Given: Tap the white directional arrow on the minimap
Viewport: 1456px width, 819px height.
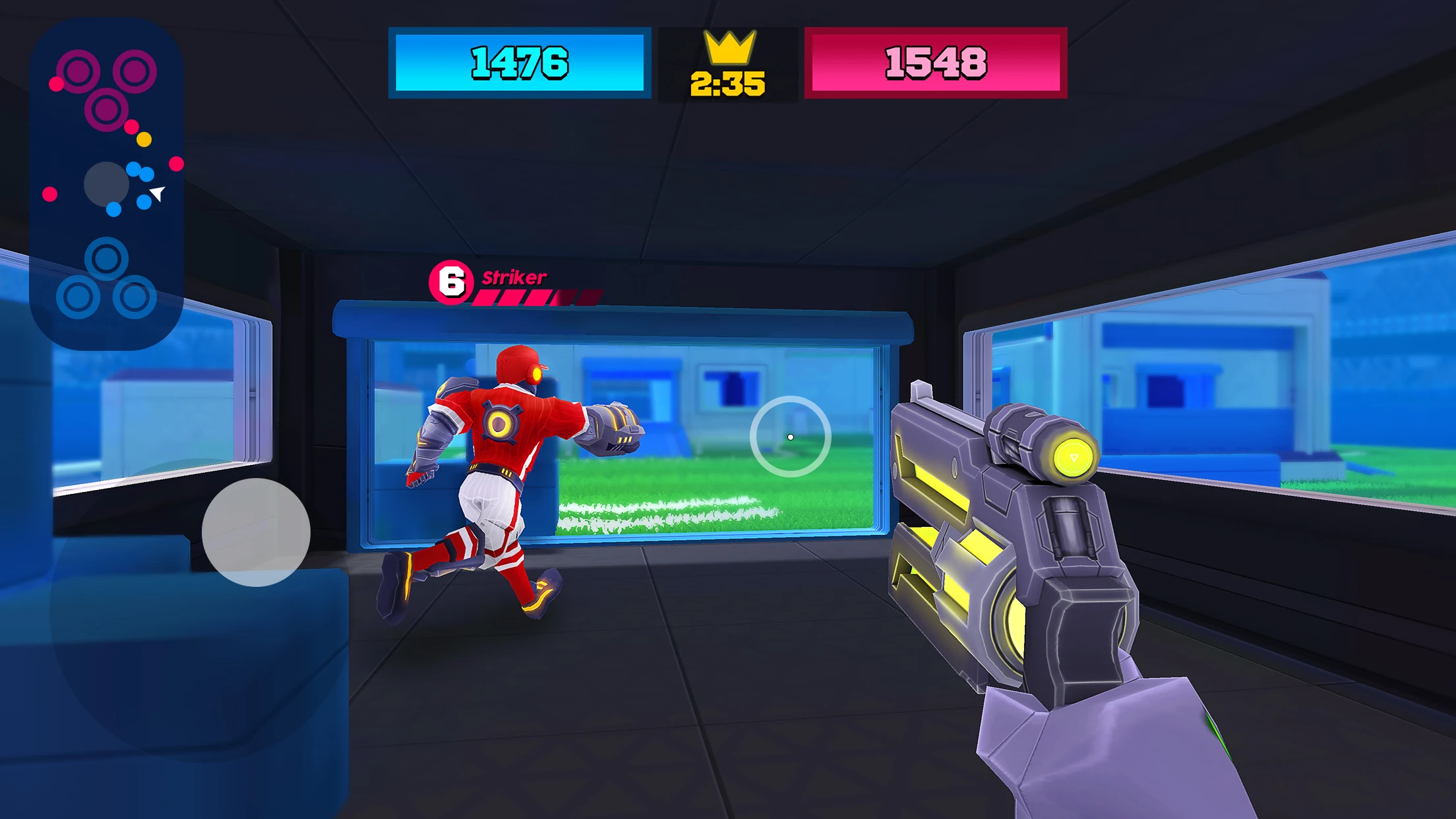Looking at the screenshot, I should point(157,193).
